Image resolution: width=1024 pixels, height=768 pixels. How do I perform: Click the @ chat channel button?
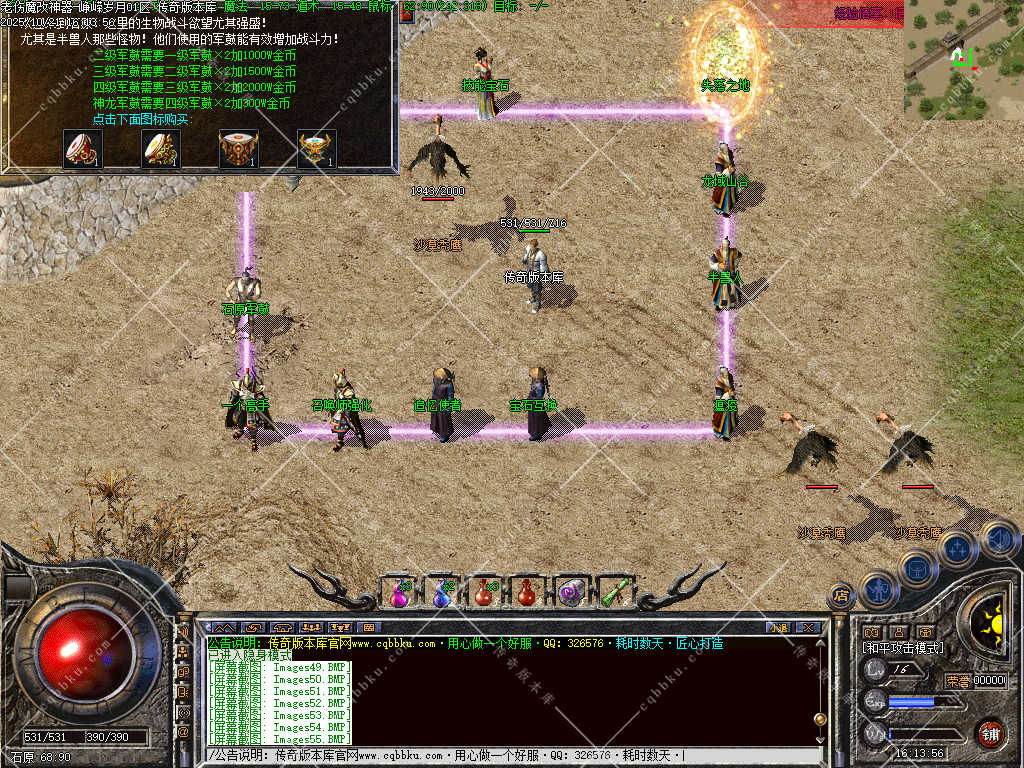183,732
